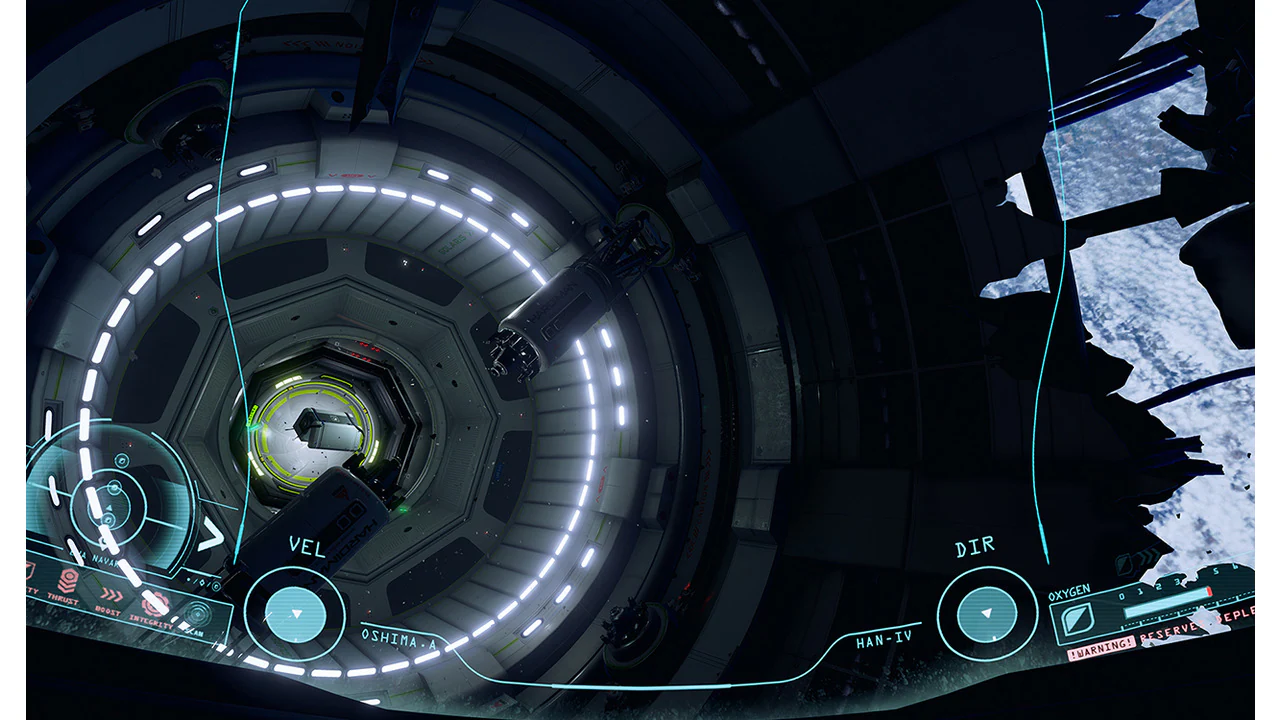
Task: Activate the BOOST triple-chevron icon
Action: (x=112, y=594)
